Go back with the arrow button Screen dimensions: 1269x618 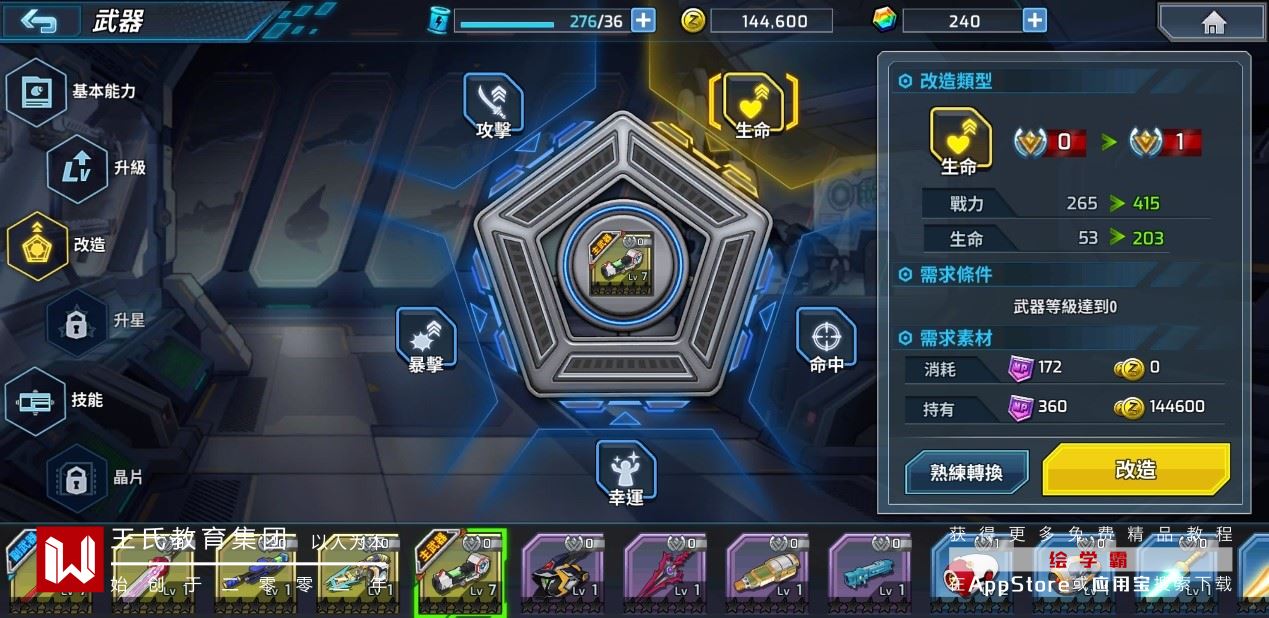(38, 21)
